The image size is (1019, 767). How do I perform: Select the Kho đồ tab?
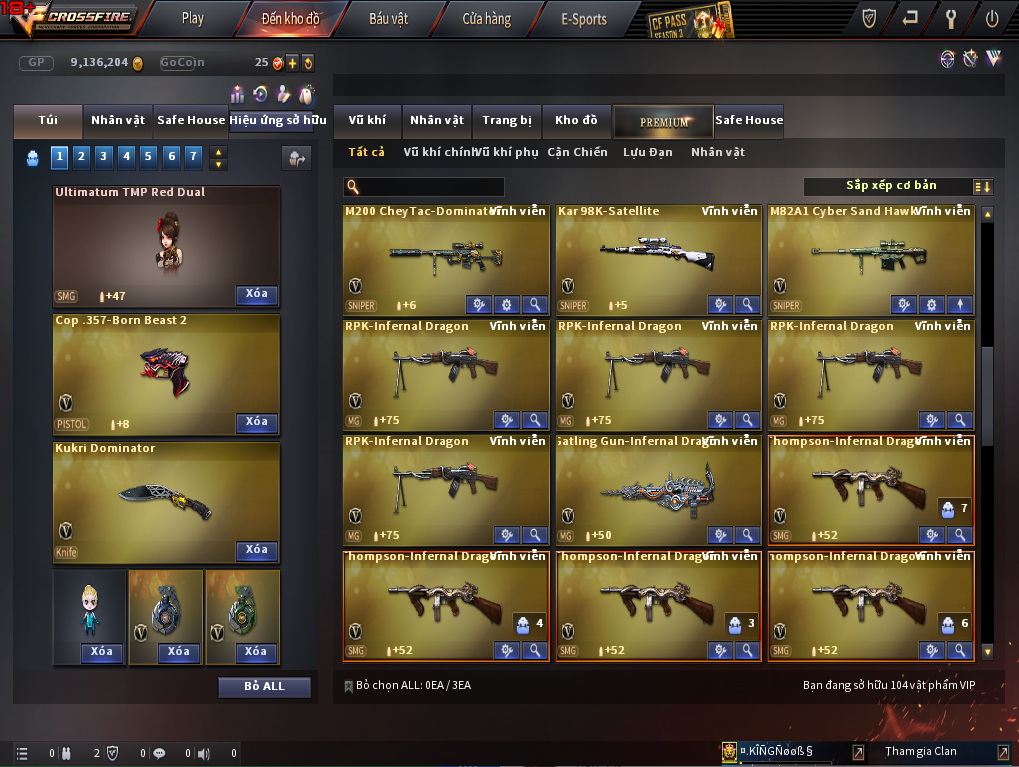pyautogui.click(x=576, y=121)
